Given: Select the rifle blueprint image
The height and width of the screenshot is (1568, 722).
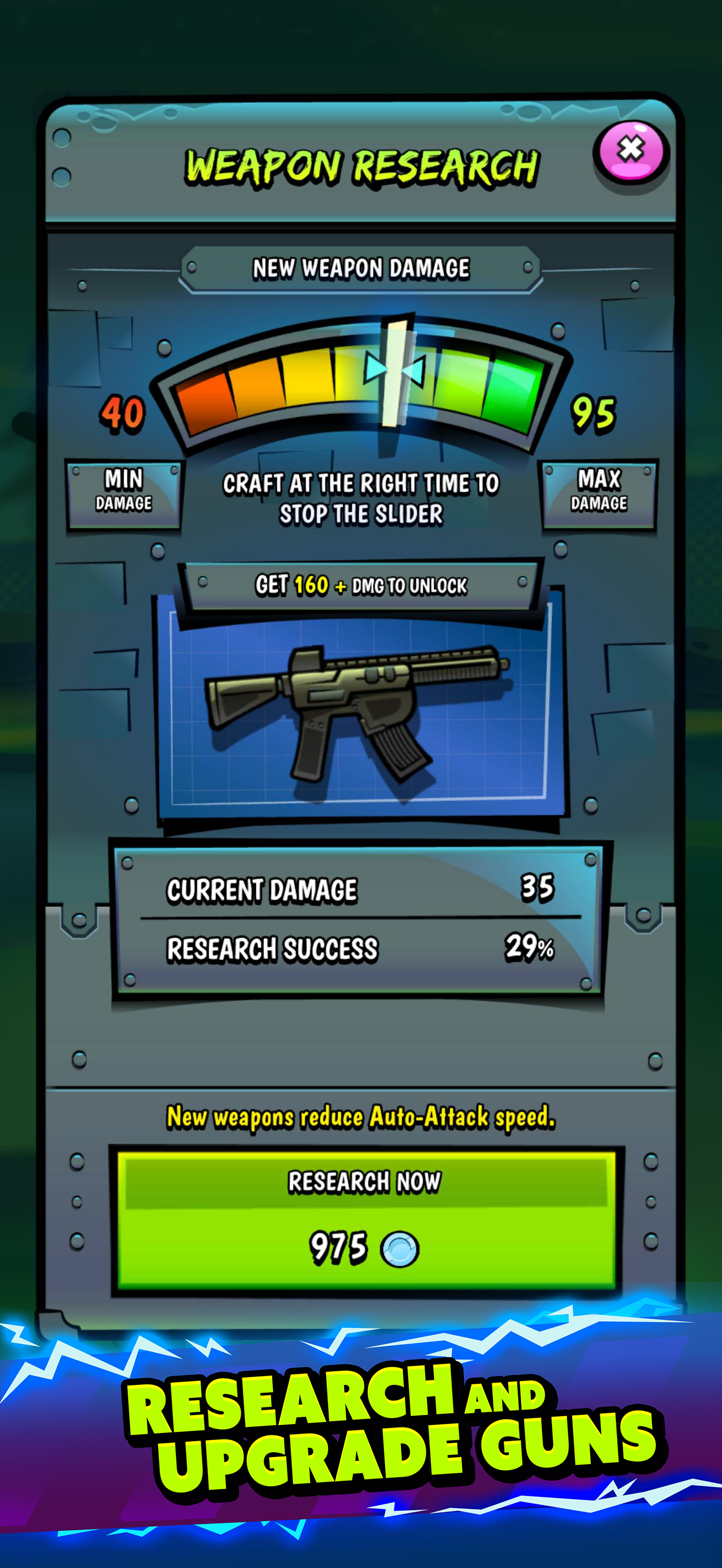Looking at the screenshot, I should pyautogui.click(x=359, y=712).
